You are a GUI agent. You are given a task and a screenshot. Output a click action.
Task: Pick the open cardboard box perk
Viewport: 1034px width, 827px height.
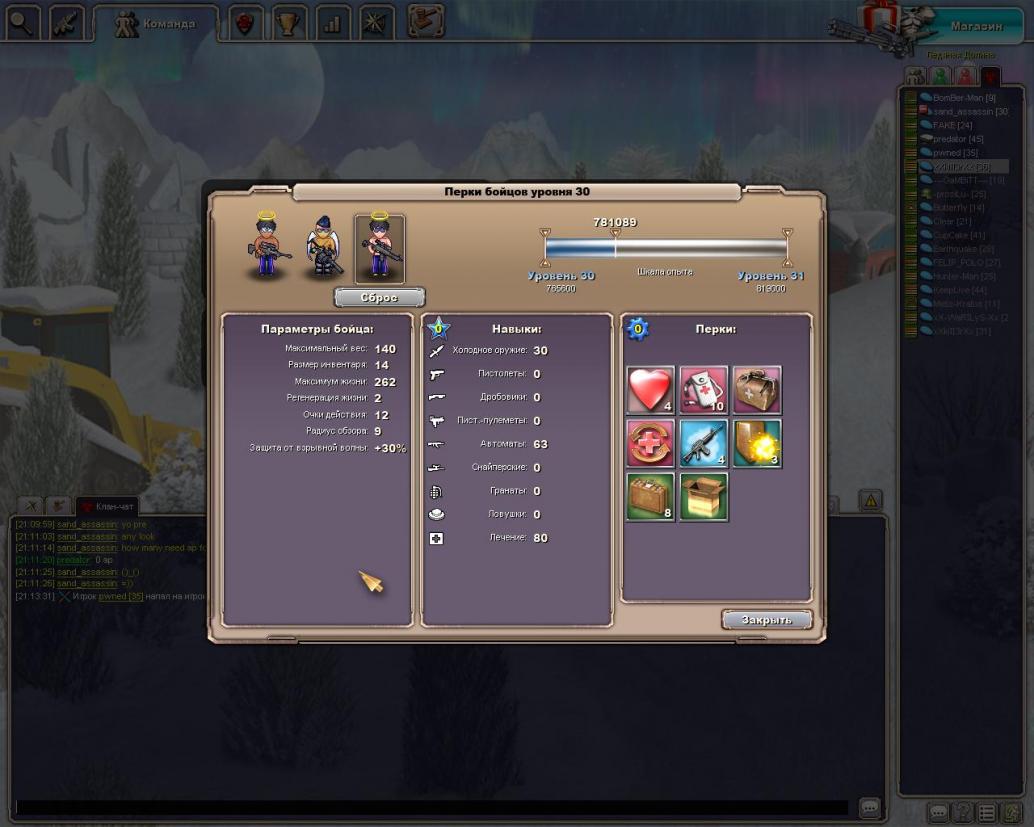704,497
